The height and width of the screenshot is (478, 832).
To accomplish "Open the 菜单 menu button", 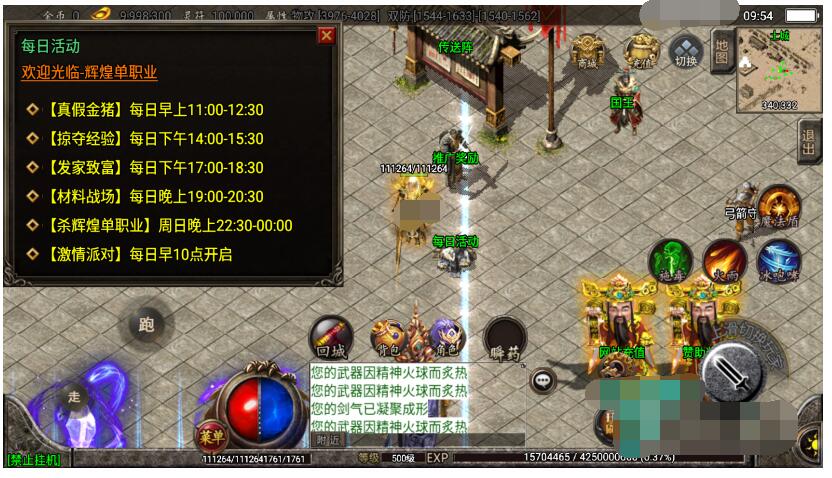I will [x=210, y=435].
